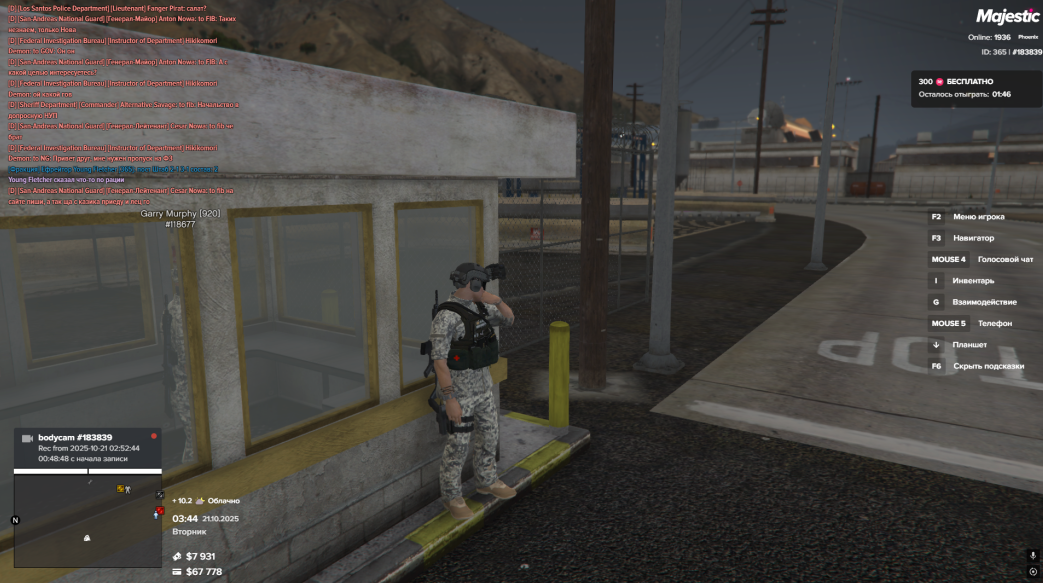Viewport: 1043px width, 583px height.
Task: Click the bodycam camera icon
Action: click(27, 438)
